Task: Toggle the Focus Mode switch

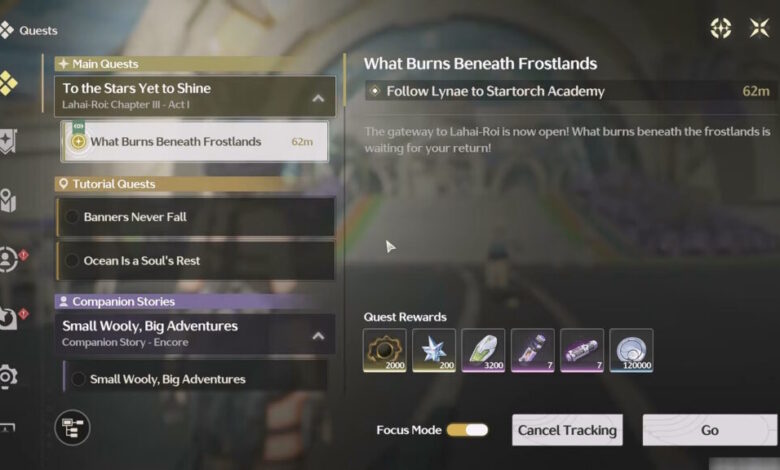Action: (467, 430)
